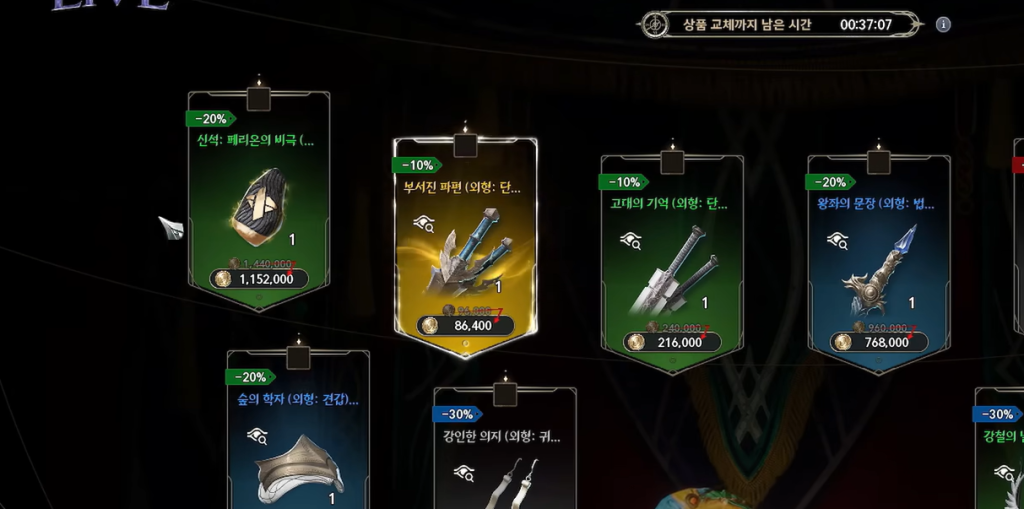Screen dimensions: 1024x509
Task: Preview the 숲의 학자 appearance with eye icon
Action: 257,435
